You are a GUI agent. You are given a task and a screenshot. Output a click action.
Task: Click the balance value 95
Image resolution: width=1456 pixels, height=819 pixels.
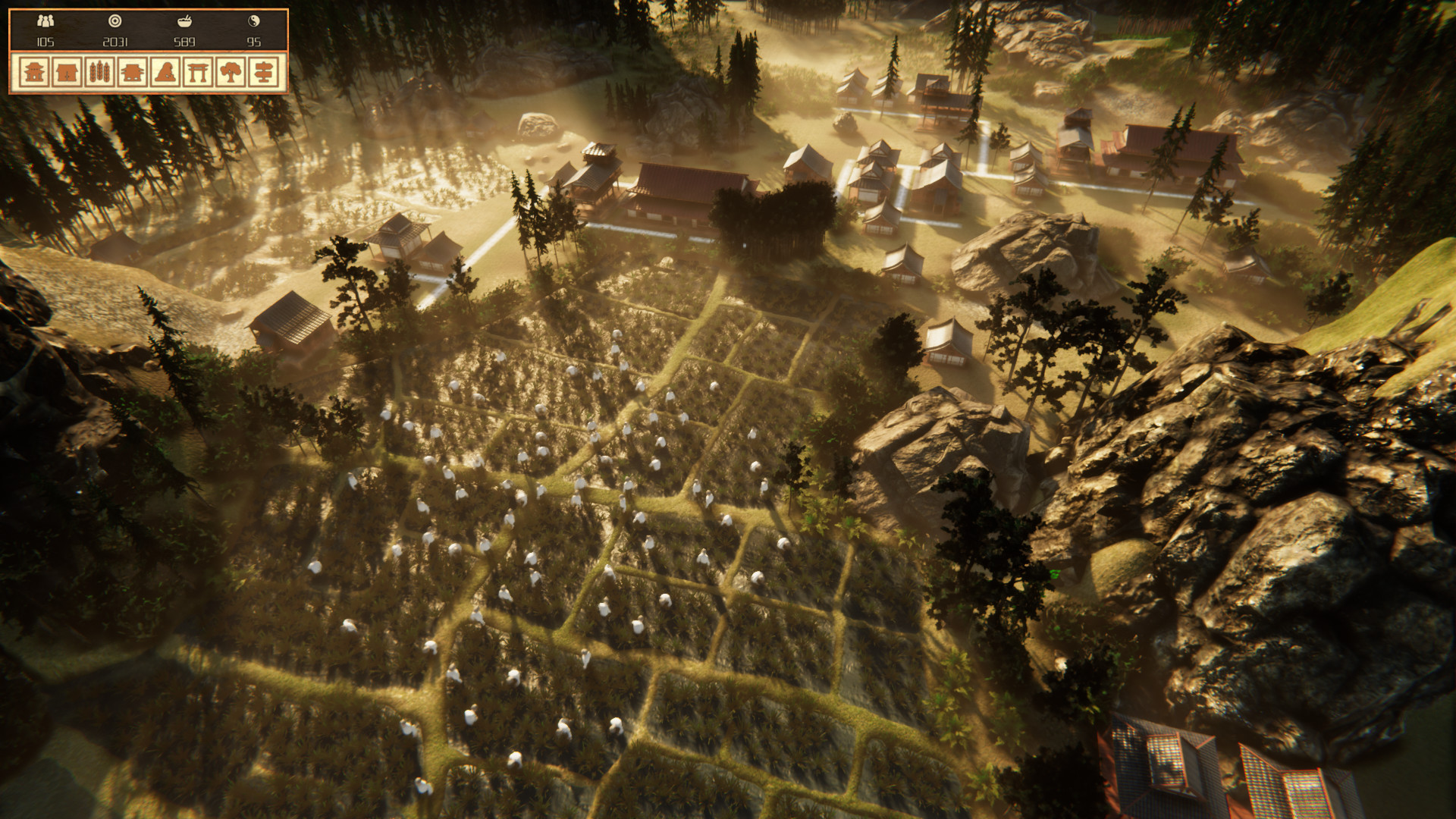point(253,41)
